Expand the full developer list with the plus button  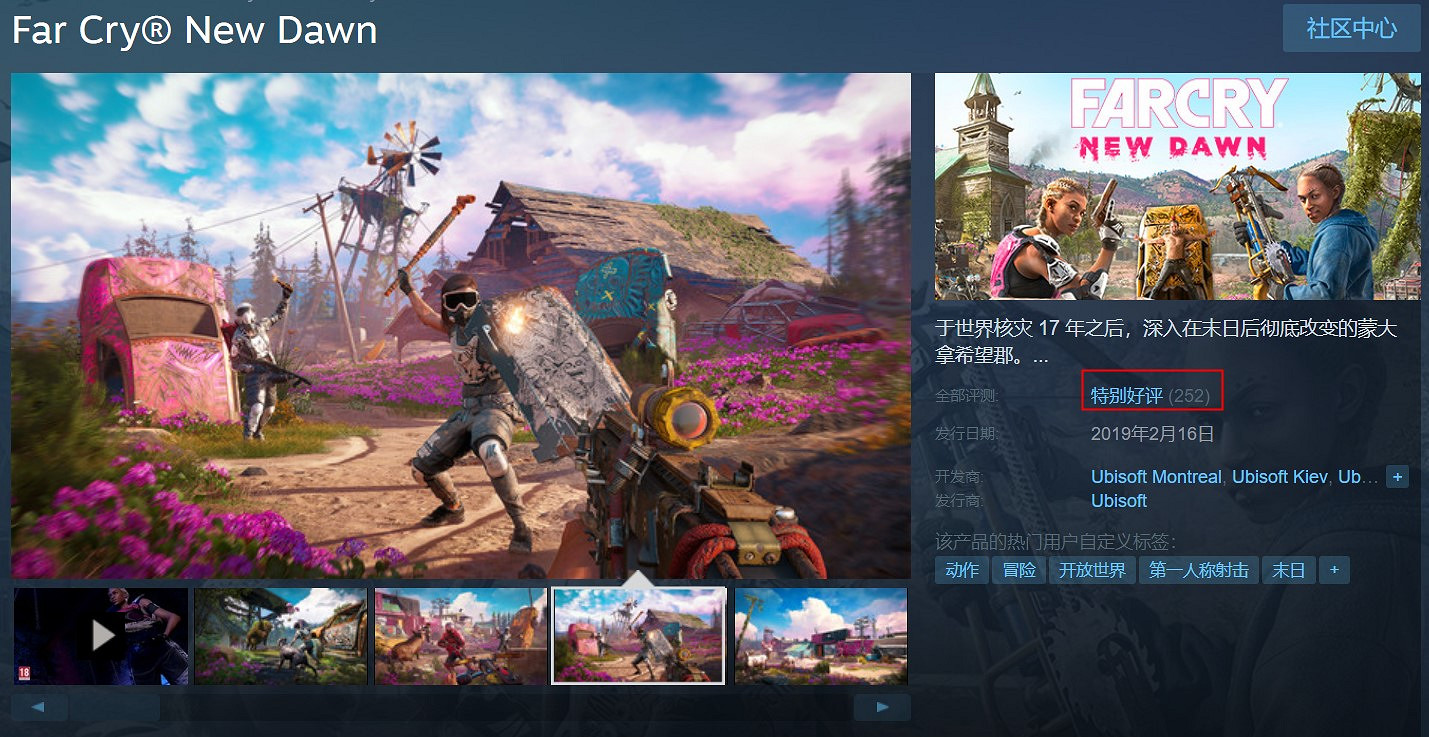pos(1397,477)
